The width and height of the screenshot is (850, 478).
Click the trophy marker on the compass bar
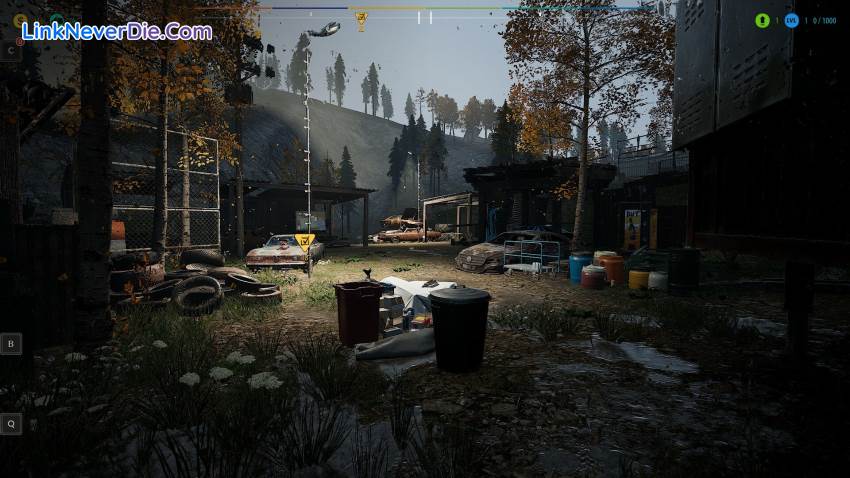tap(361, 19)
